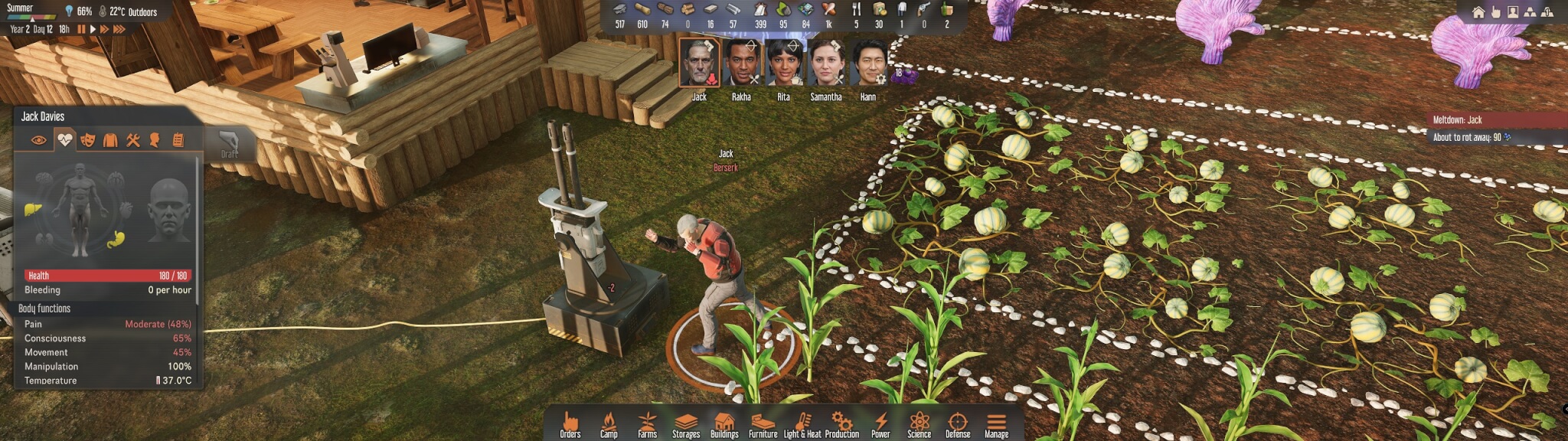
Task: Open the Defense build category
Action: (957, 424)
